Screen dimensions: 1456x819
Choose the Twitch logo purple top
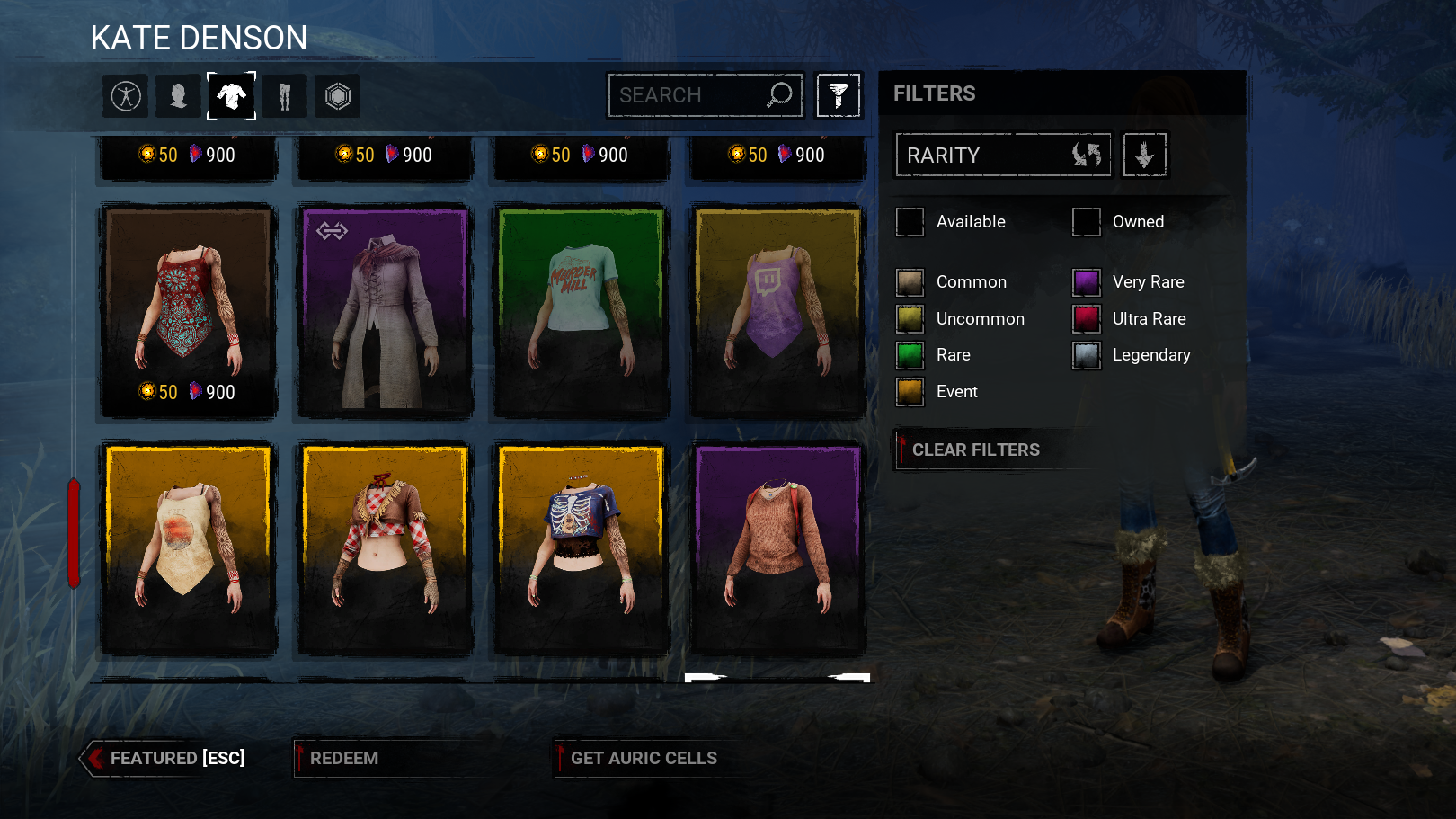(777, 310)
